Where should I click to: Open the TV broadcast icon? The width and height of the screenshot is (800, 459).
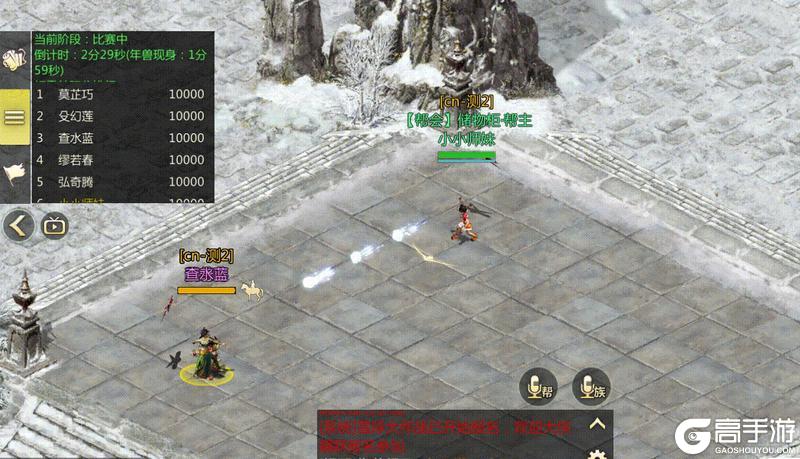coord(53,225)
